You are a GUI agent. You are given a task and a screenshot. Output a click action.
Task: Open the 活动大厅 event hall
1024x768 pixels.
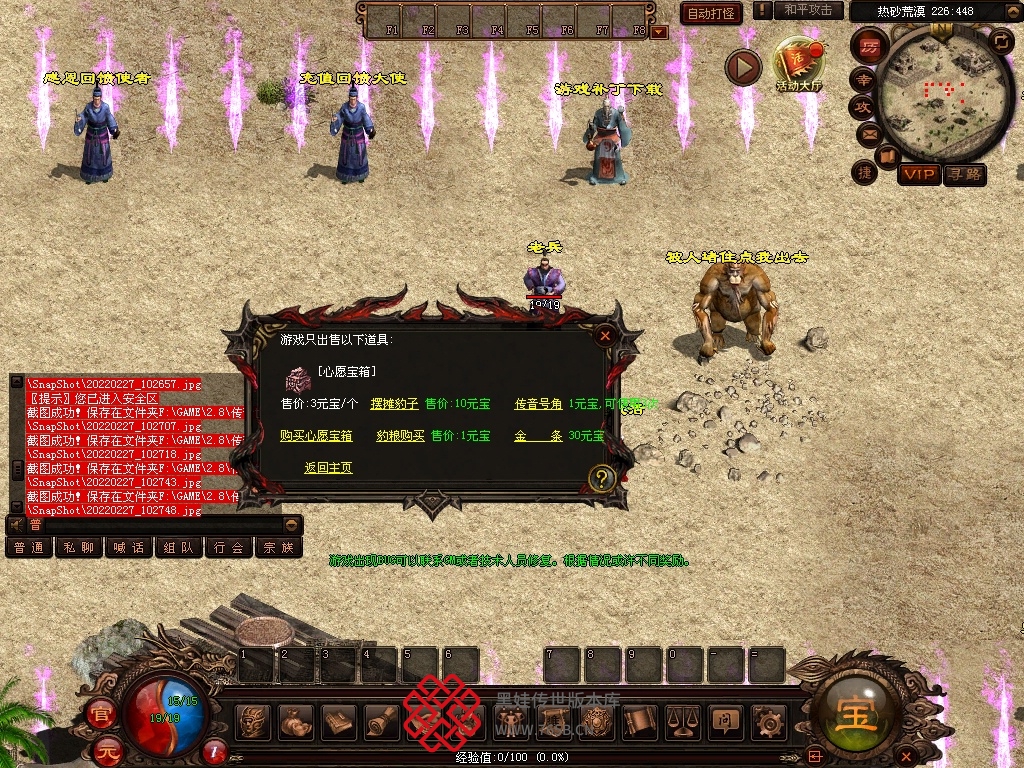(797, 64)
